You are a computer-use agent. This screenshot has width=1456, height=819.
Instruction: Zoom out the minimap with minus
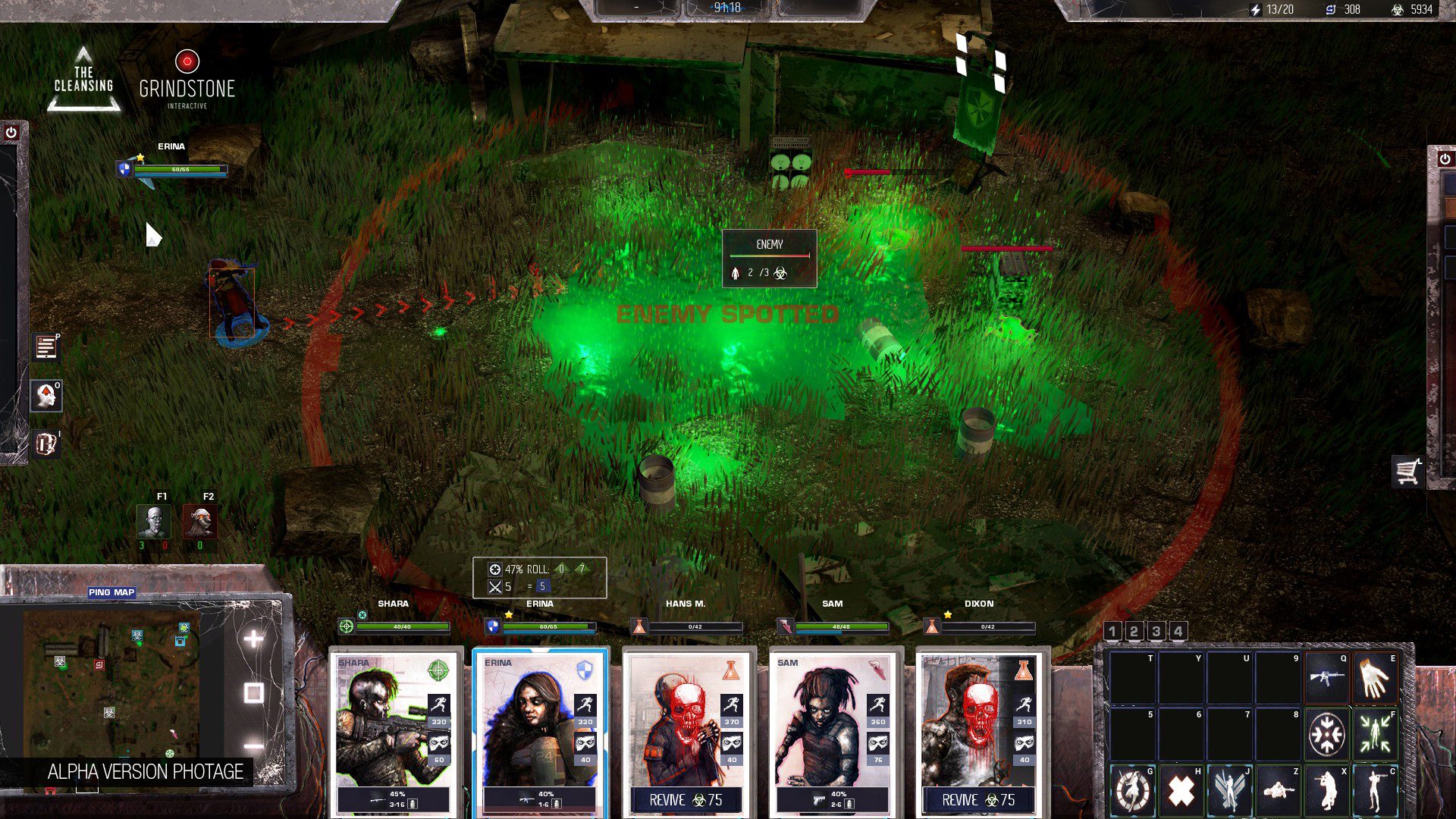[x=253, y=746]
